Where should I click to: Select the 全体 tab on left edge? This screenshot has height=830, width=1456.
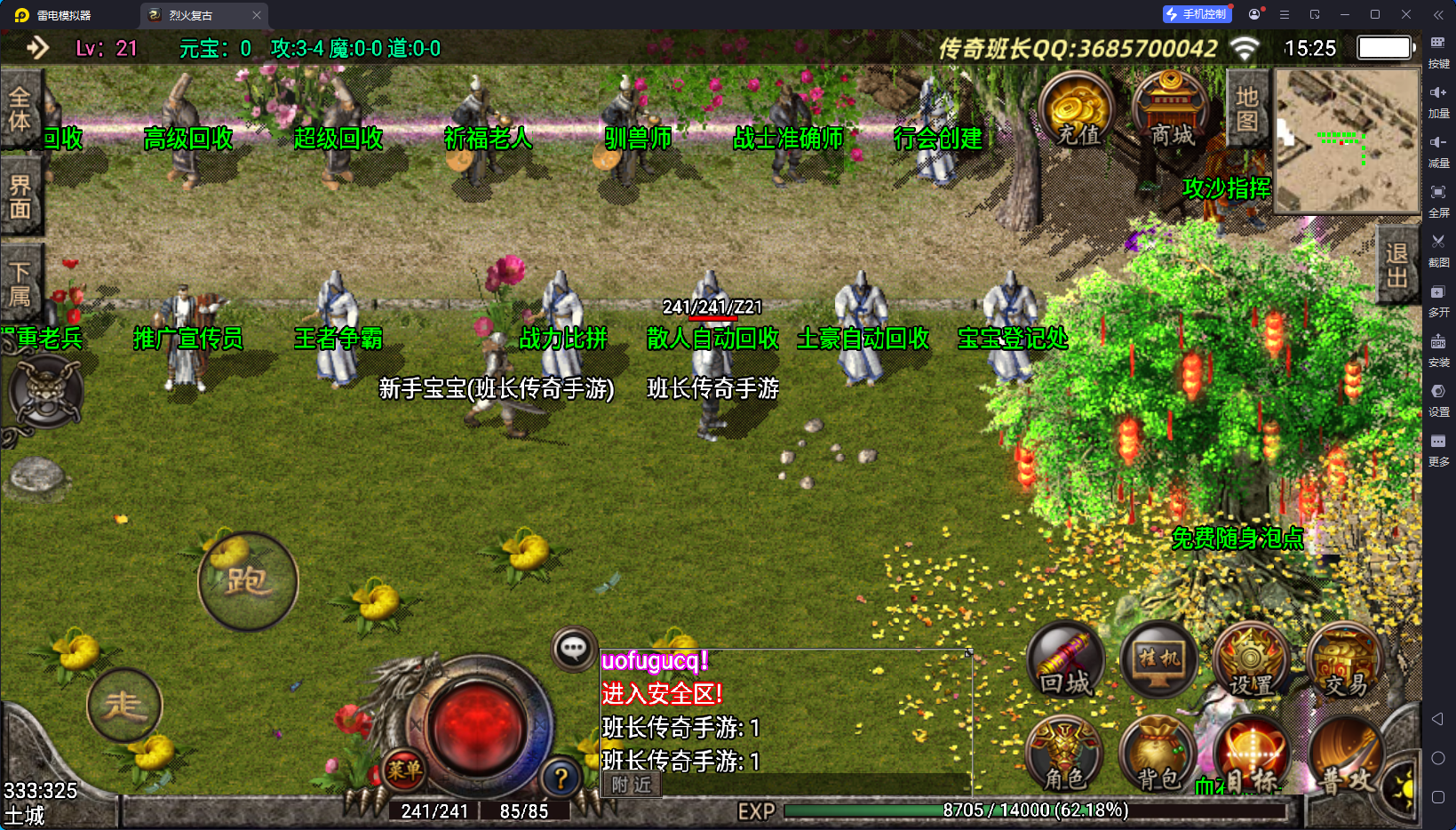(x=20, y=108)
